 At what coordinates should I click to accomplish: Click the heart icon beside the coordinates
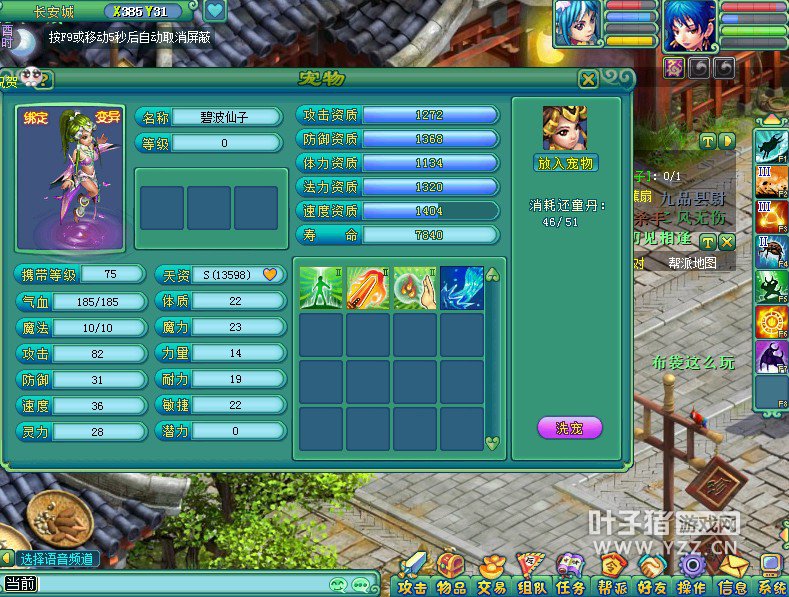pos(214,12)
